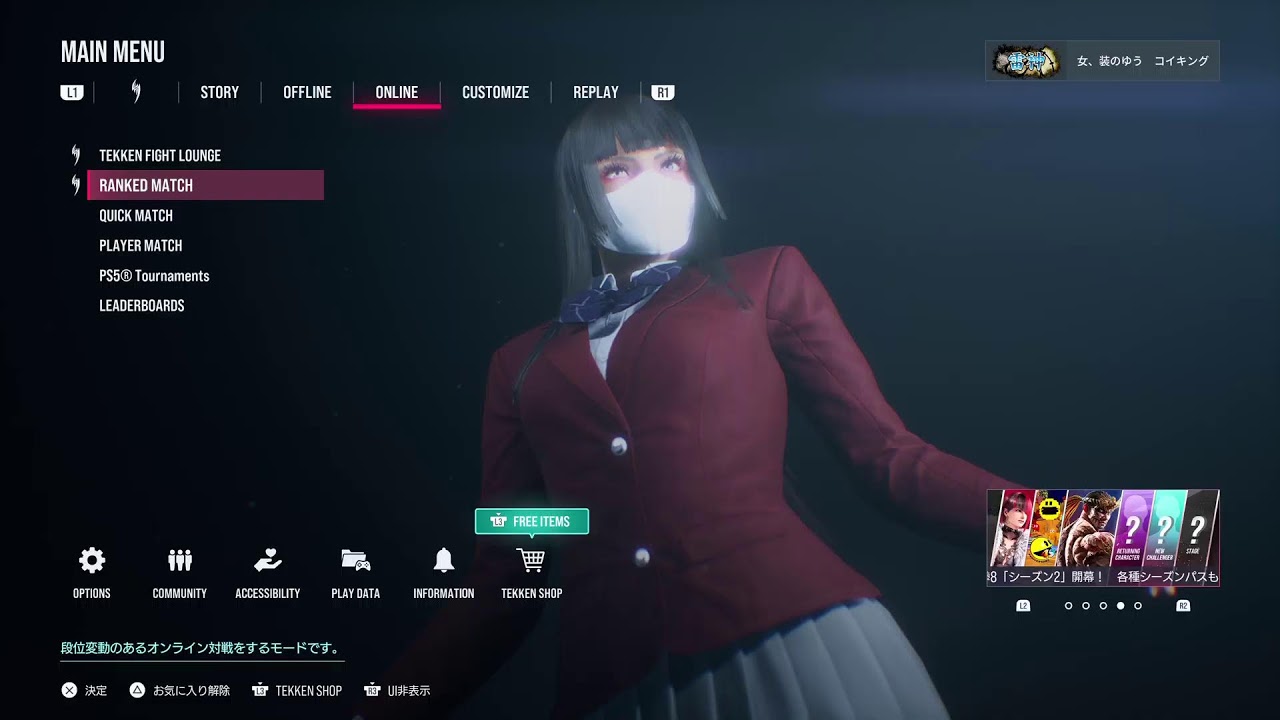Image resolution: width=1280 pixels, height=720 pixels.
Task: Click the lightning icon beside RANKED MATCH
Action: pos(74,184)
